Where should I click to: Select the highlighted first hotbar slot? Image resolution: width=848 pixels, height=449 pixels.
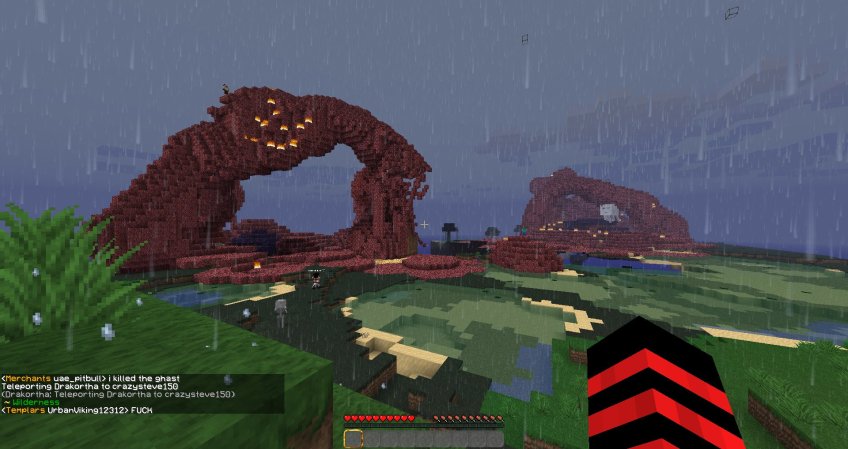(353, 438)
